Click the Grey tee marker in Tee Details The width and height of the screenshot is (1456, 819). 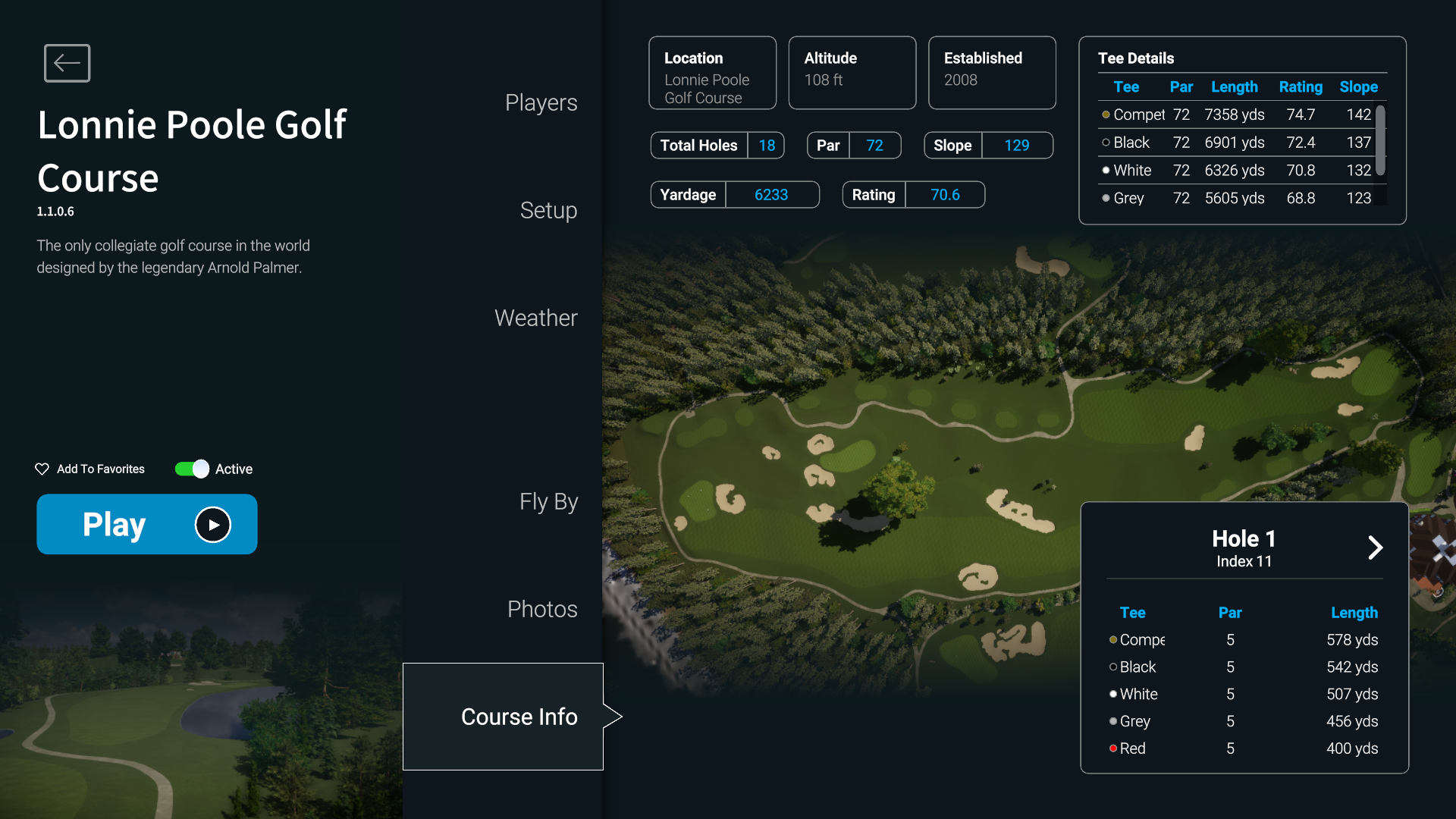pyautogui.click(x=1106, y=198)
